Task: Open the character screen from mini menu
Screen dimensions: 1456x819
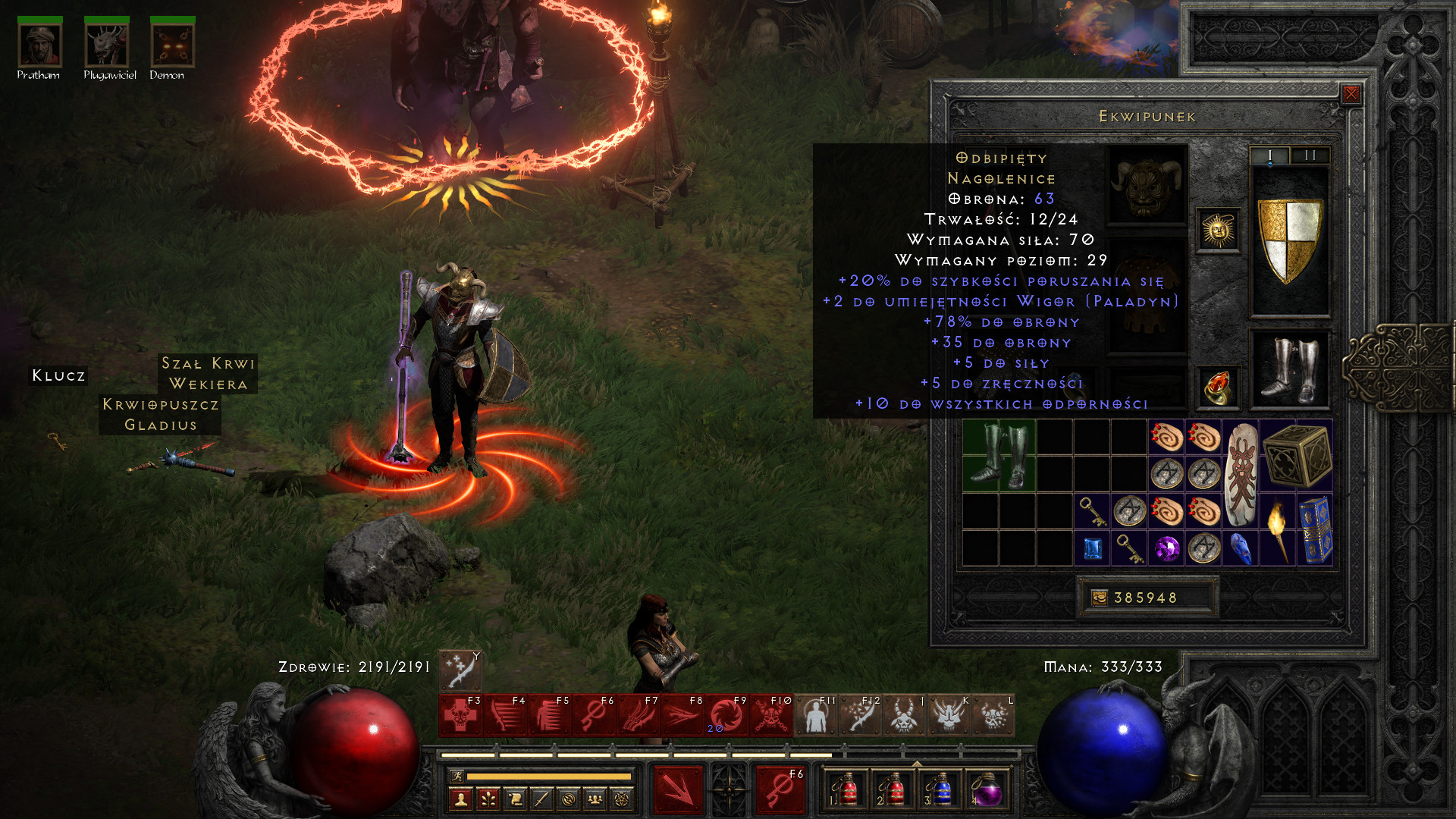Action: click(460, 799)
